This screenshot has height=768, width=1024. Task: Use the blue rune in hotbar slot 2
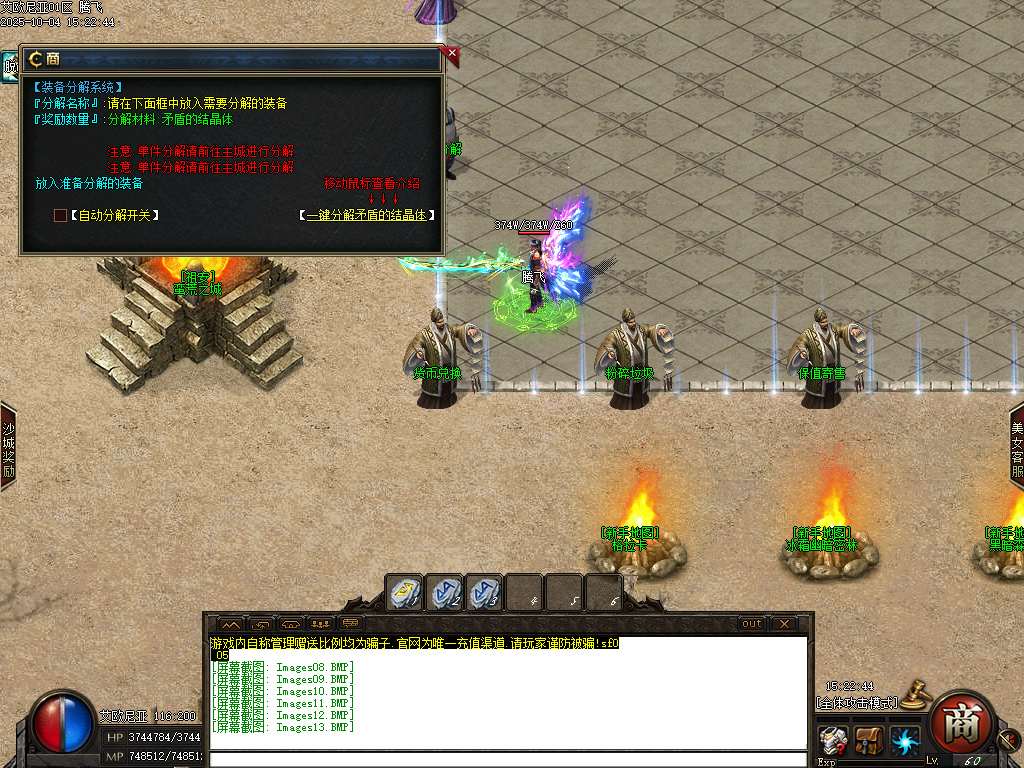[x=444, y=592]
